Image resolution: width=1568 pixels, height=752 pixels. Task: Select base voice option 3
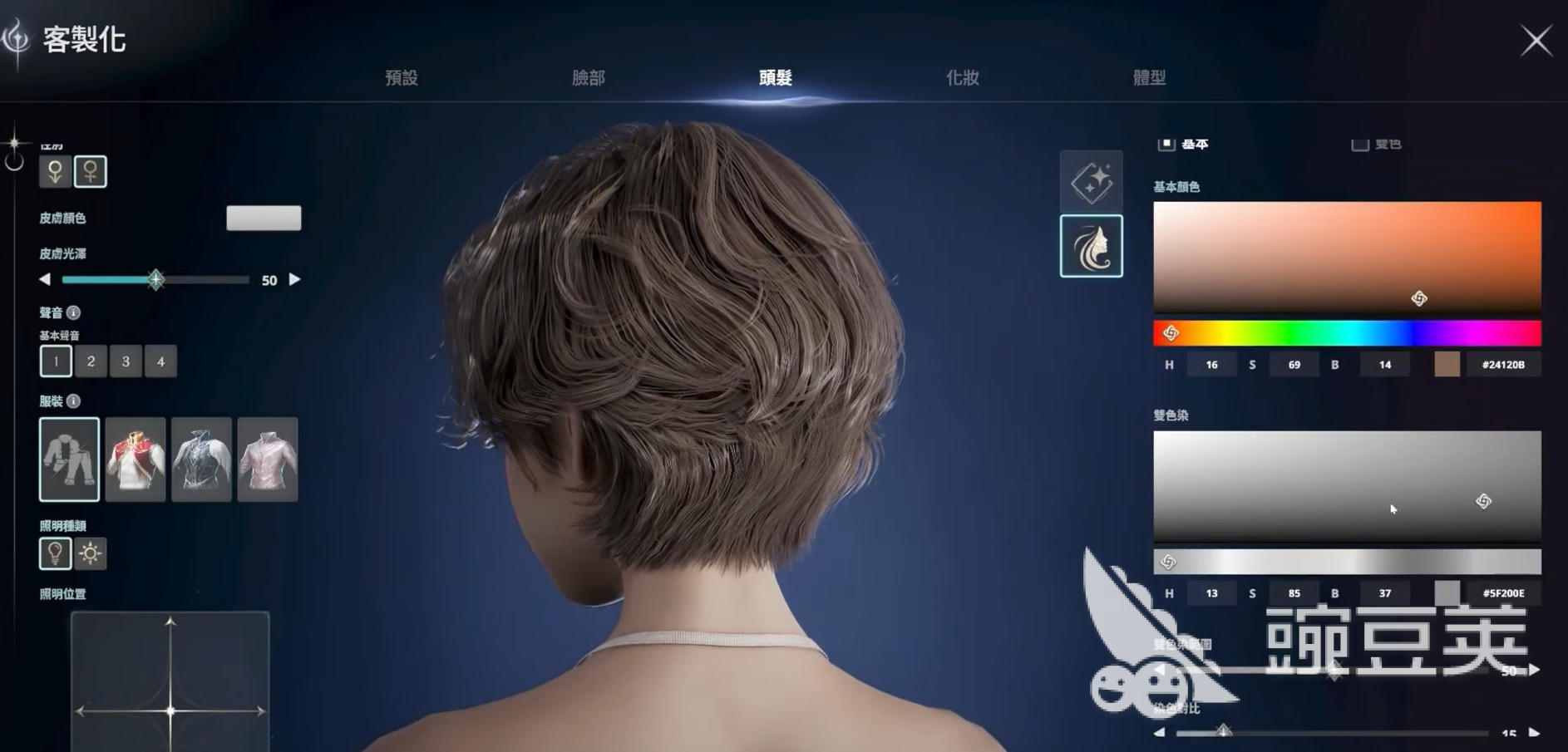tap(126, 361)
